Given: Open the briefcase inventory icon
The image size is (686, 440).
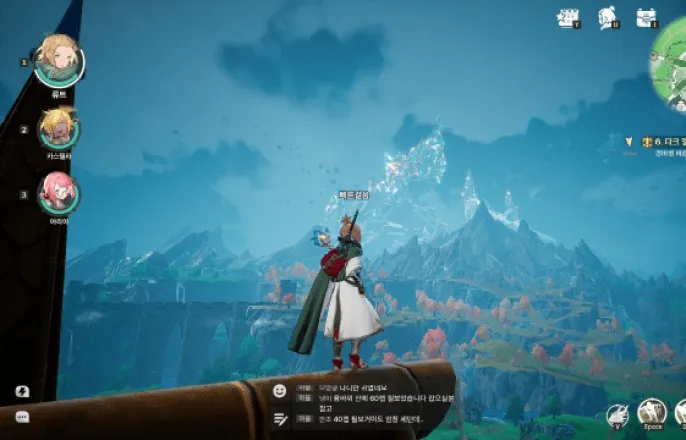Looking at the screenshot, I should [646, 17].
